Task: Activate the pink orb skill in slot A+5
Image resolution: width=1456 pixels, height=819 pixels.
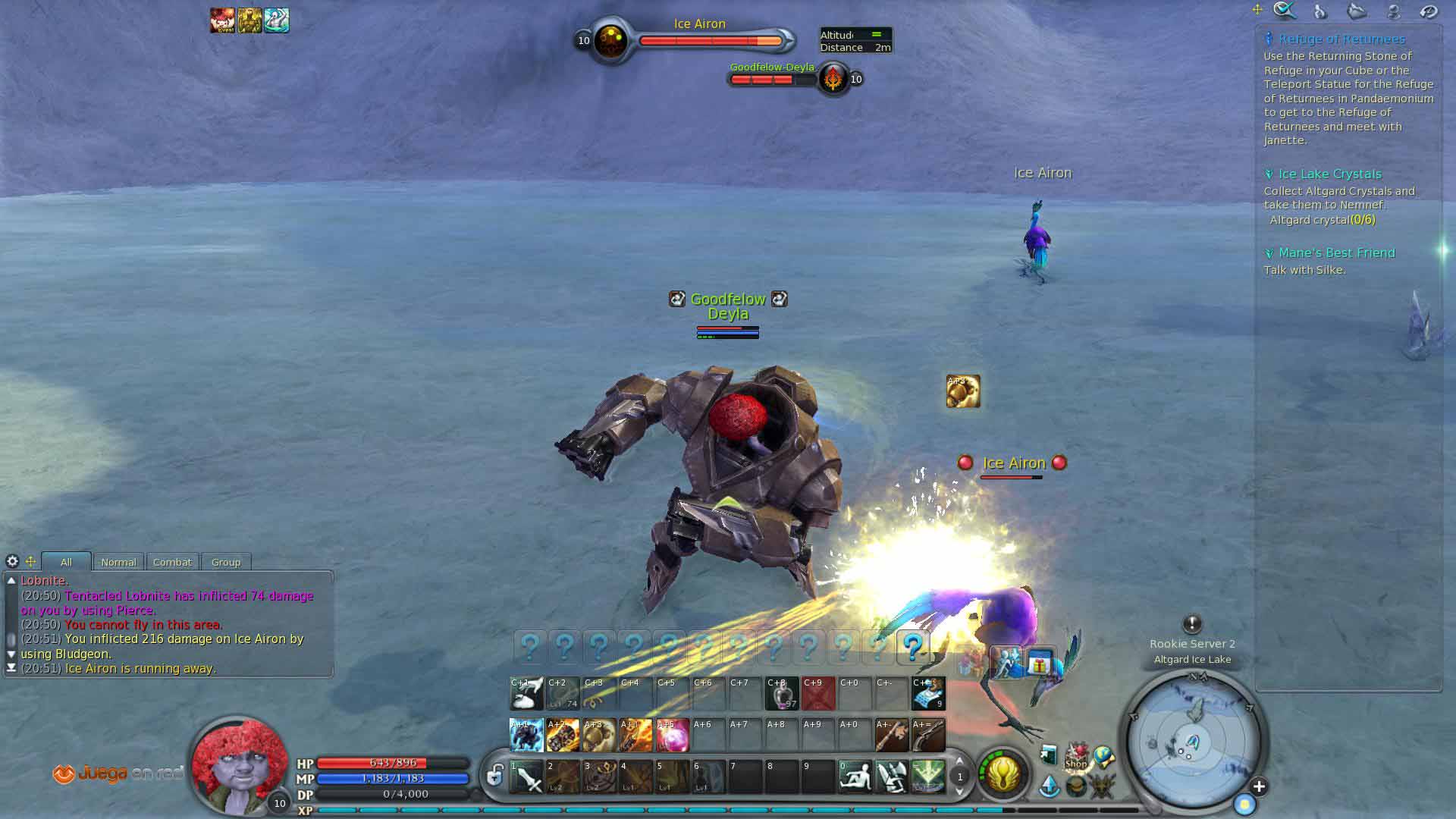Action: pyautogui.click(x=672, y=735)
